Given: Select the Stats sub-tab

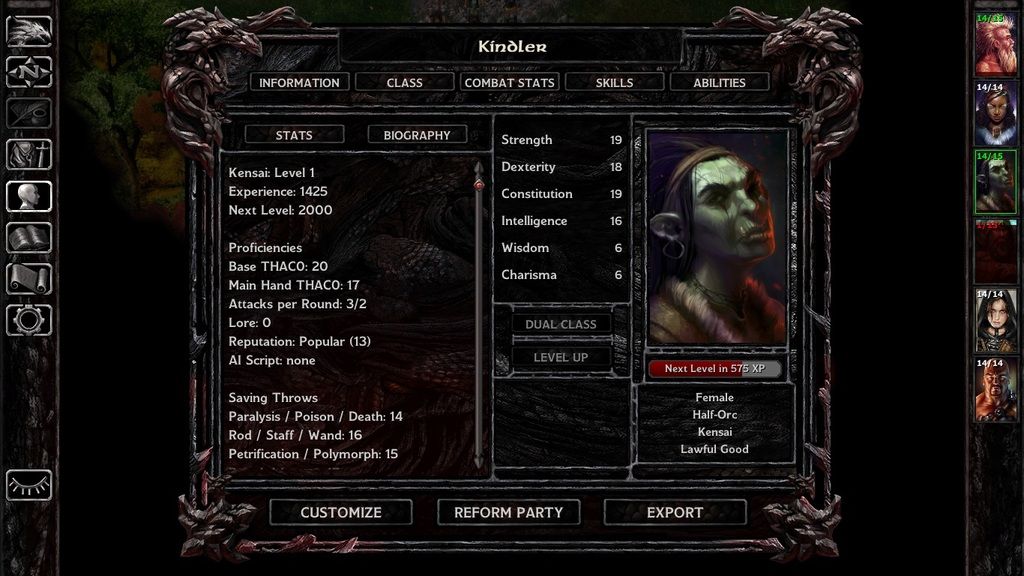Looking at the screenshot, I should 294,135.
